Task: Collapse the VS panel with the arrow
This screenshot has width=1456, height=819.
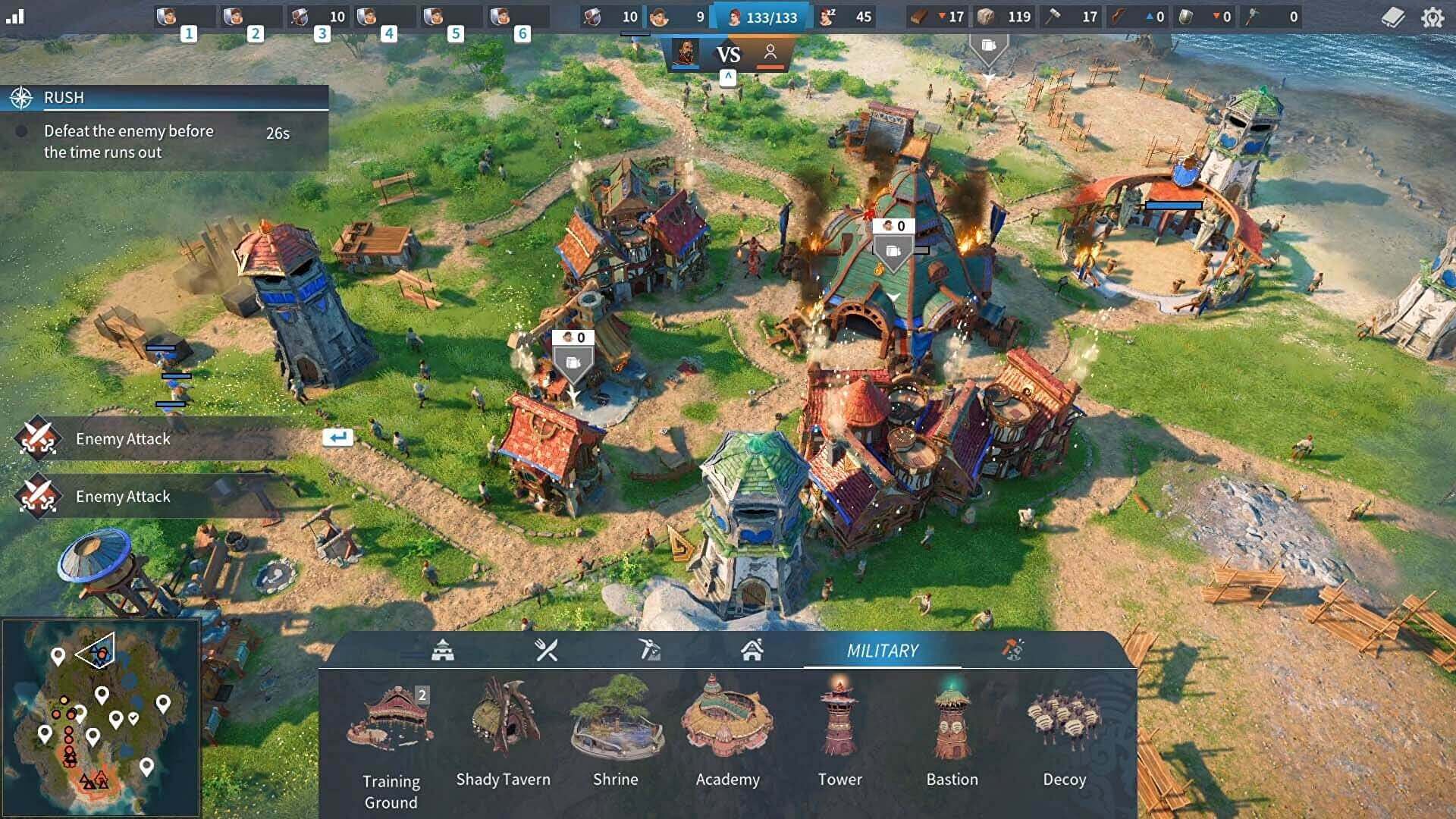Action: pos(727,77)
